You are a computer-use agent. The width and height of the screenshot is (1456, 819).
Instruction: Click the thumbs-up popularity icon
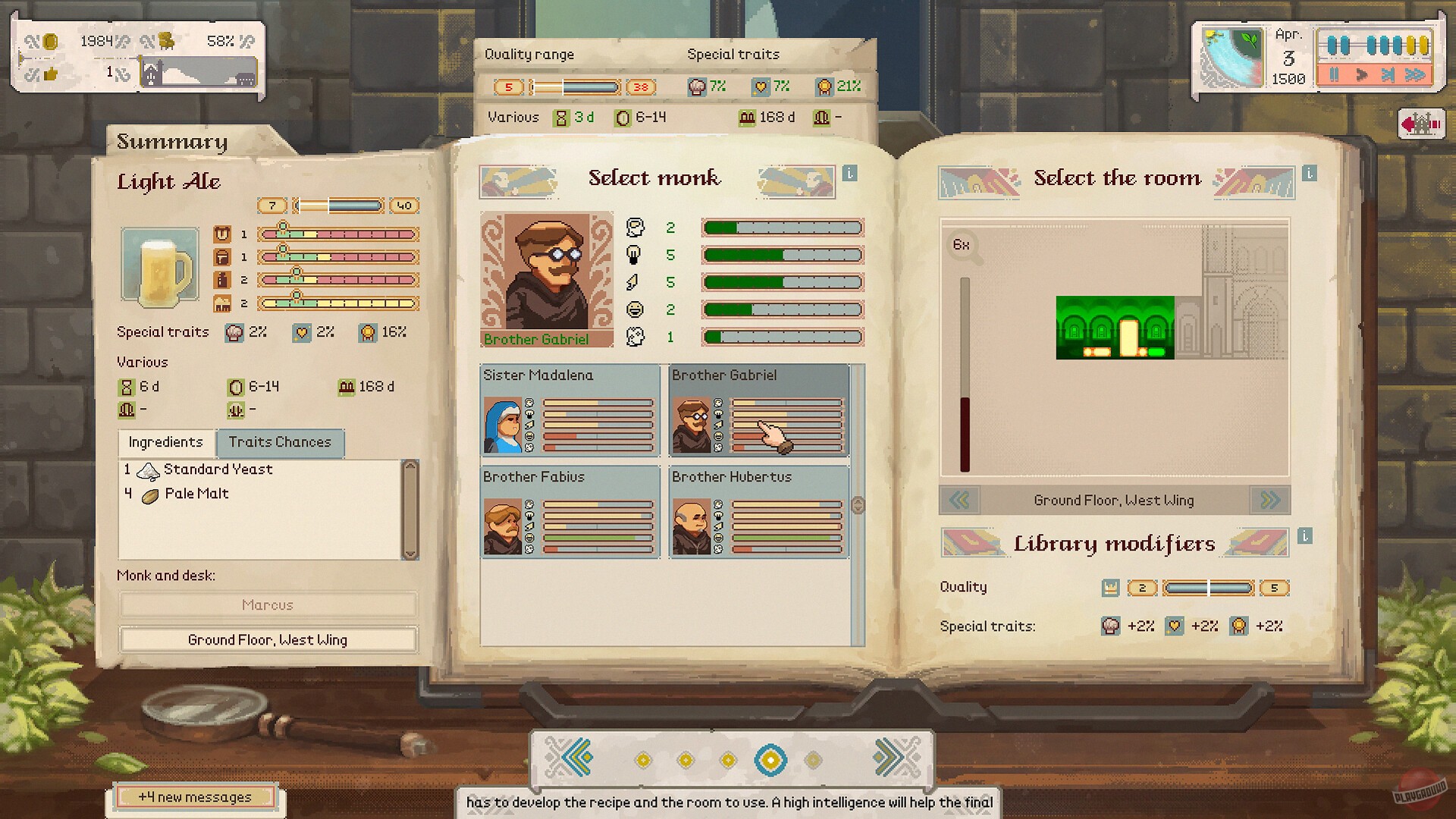pyautogui.click(x=49, y=72)
